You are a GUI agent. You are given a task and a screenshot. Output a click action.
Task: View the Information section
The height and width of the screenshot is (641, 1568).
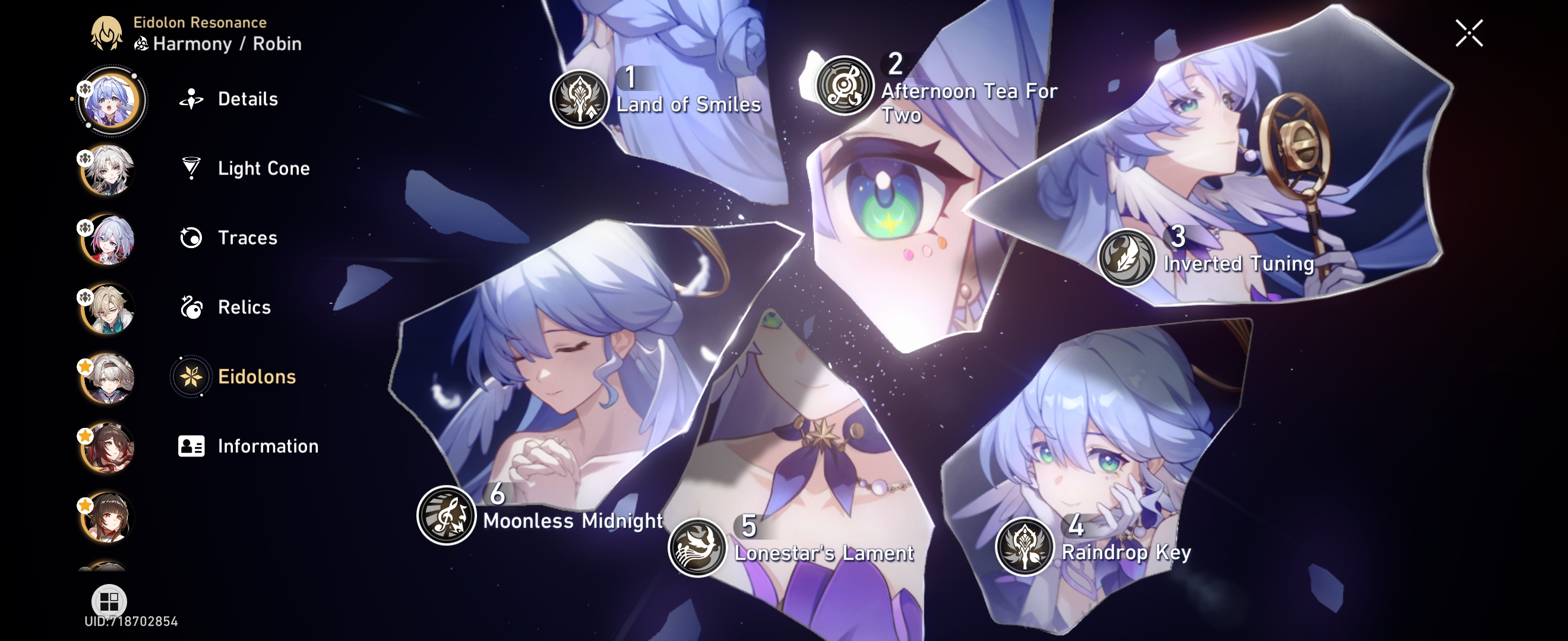point(267,446)
